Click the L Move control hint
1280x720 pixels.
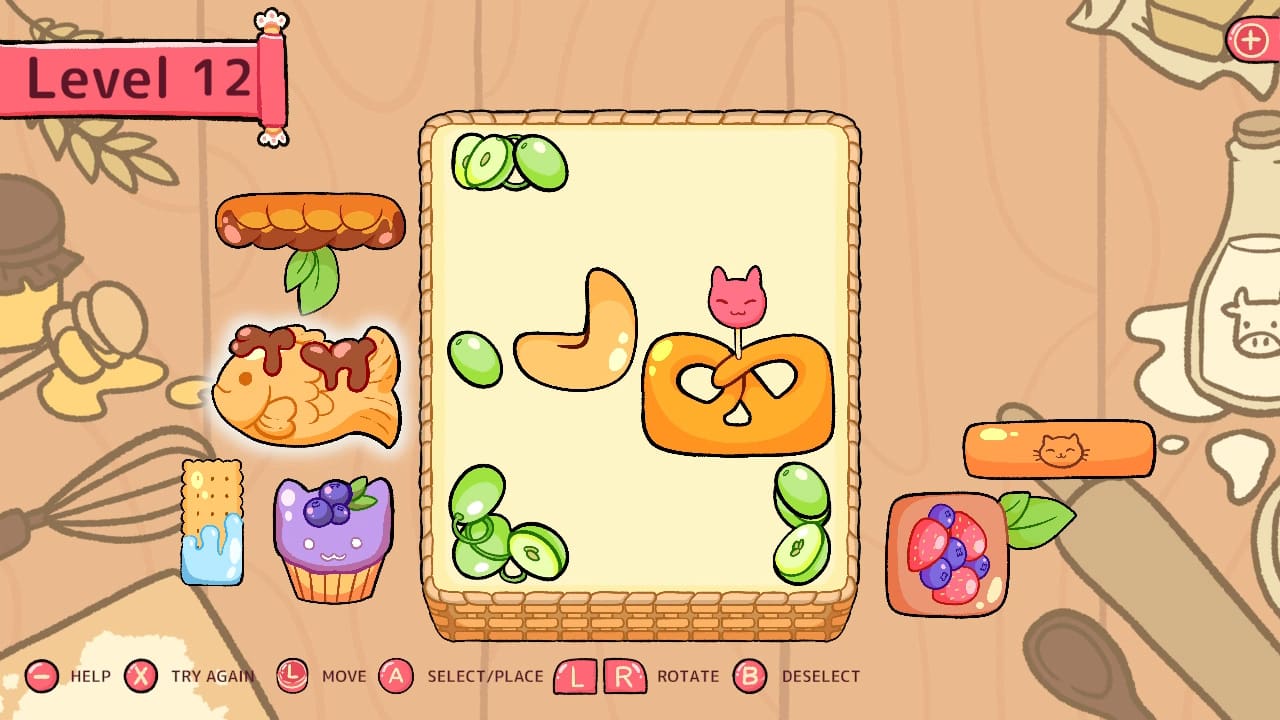293,676
